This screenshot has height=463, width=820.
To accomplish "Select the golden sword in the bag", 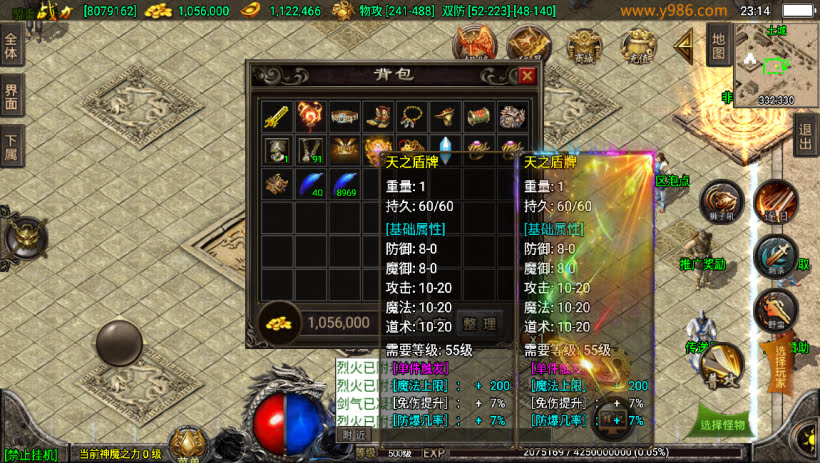I will [277, 117].
